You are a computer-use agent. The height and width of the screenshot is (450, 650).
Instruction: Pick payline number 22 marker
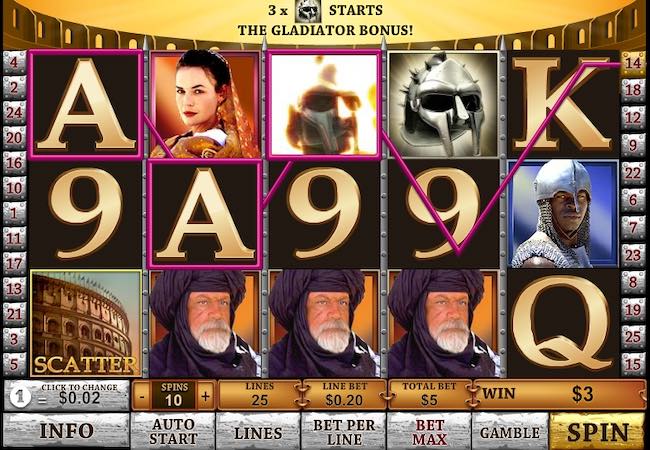click(633, 172)
